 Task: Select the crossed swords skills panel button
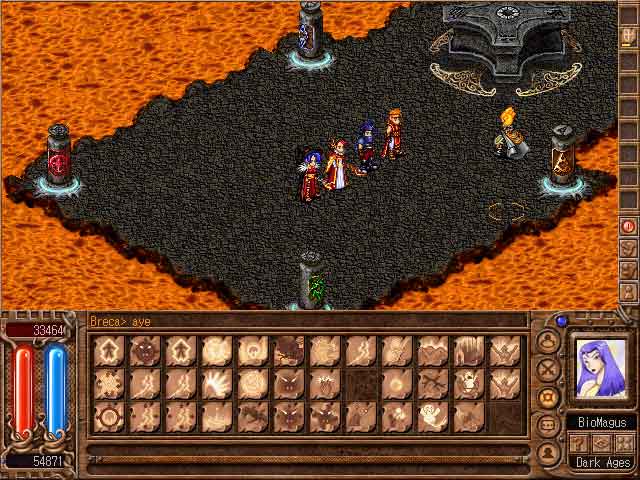548,369
